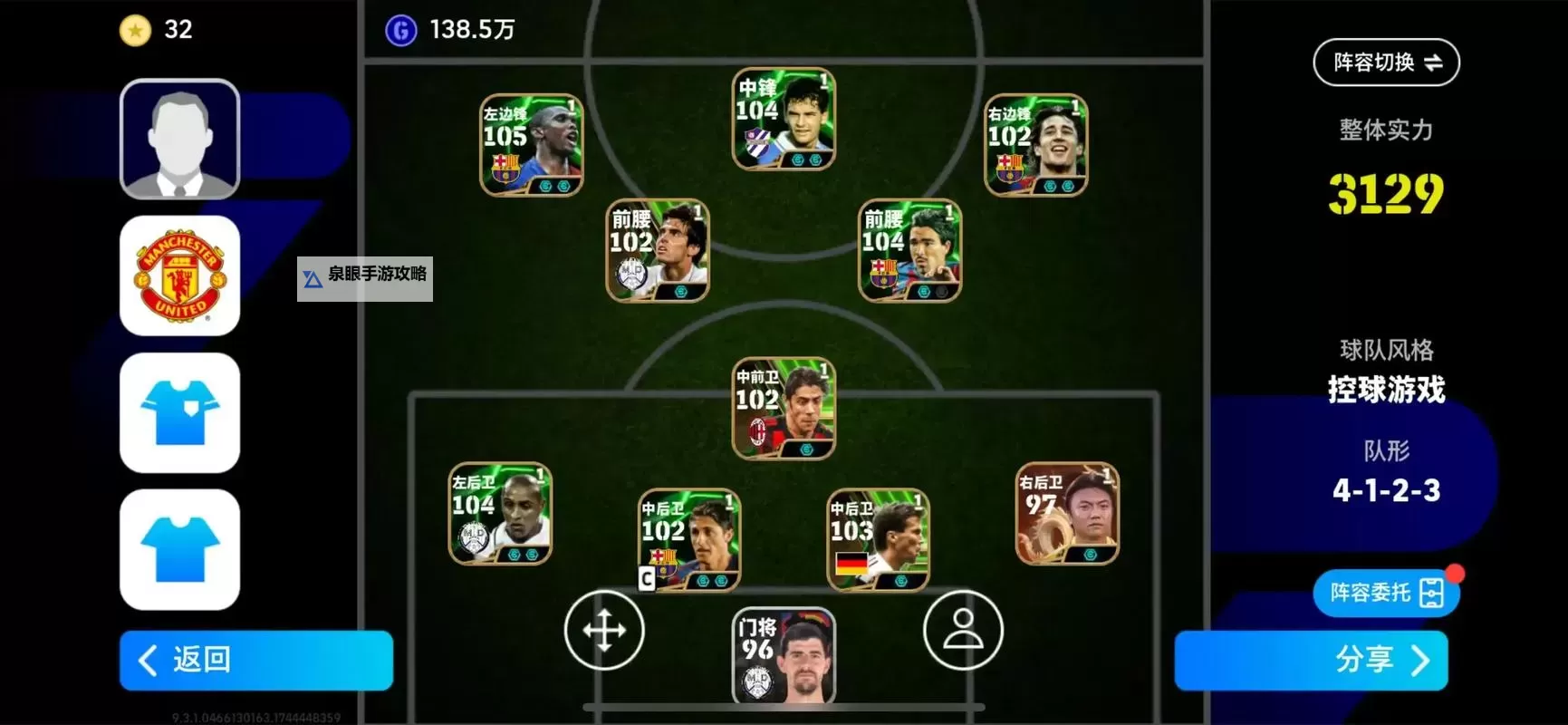
Task: Click the GP currency coin icon
Action: click(401, 29)
